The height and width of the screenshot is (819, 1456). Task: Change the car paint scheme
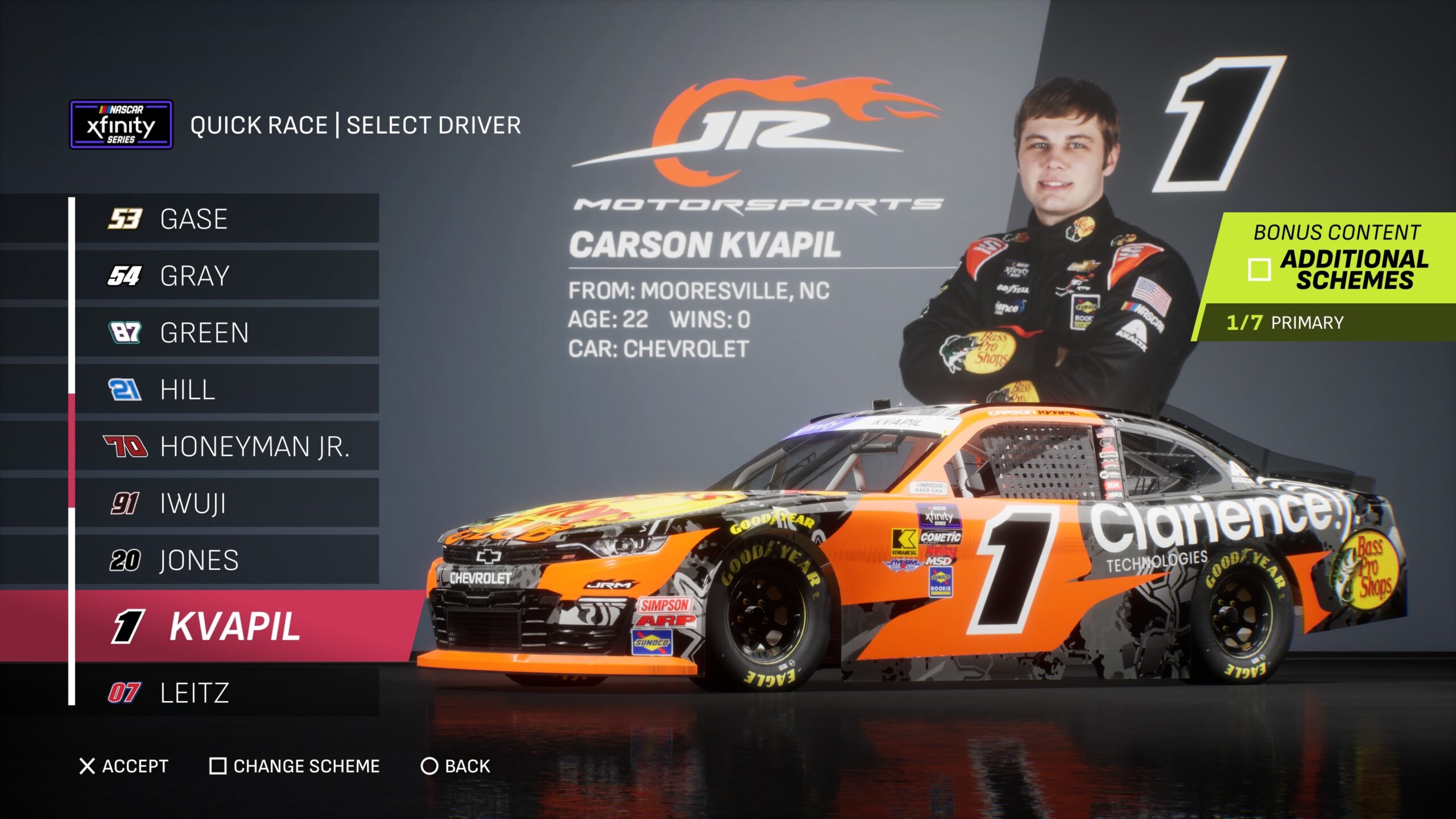click(295, 766)
